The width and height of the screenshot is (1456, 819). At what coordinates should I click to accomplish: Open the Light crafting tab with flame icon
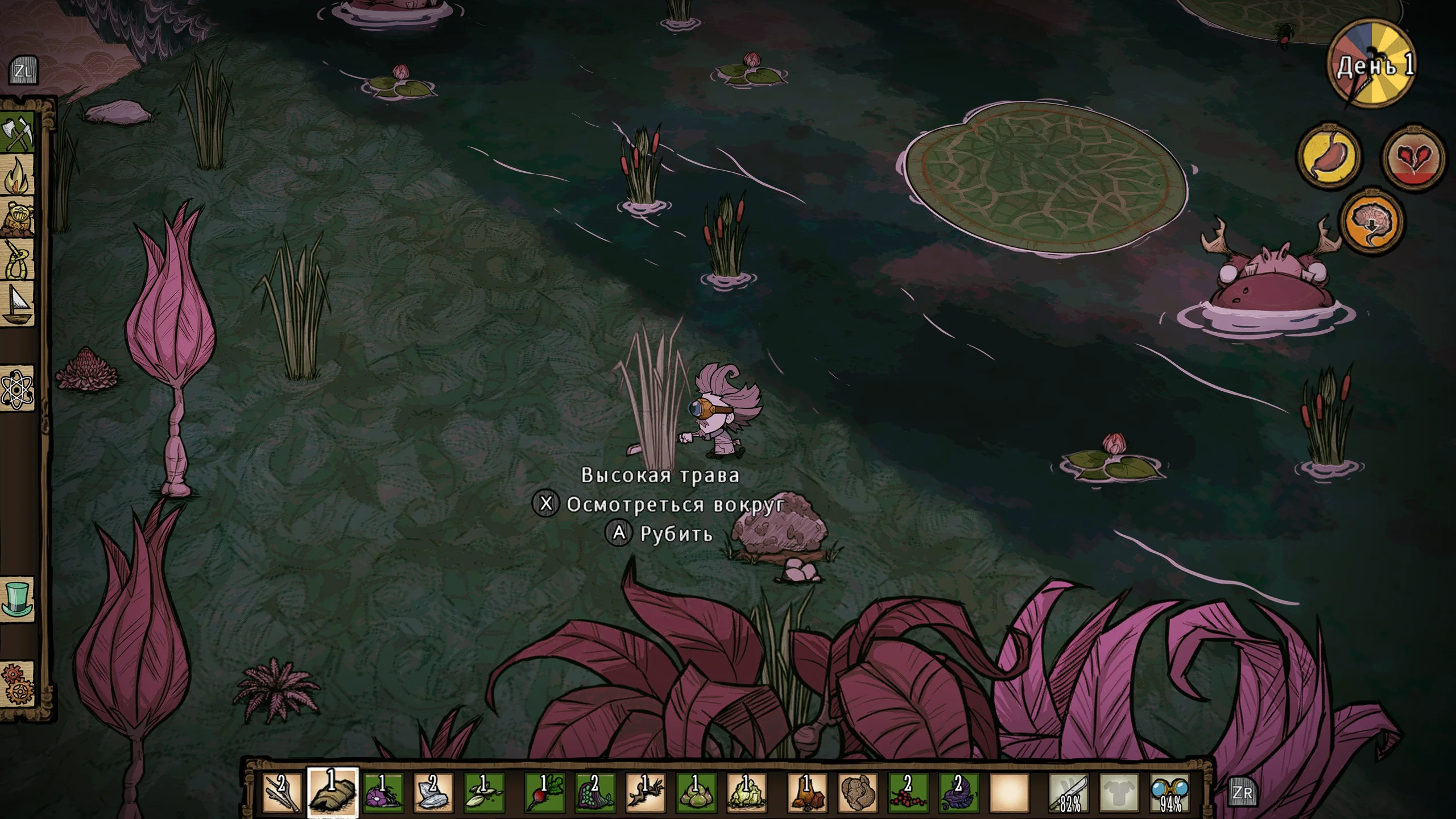18,176
